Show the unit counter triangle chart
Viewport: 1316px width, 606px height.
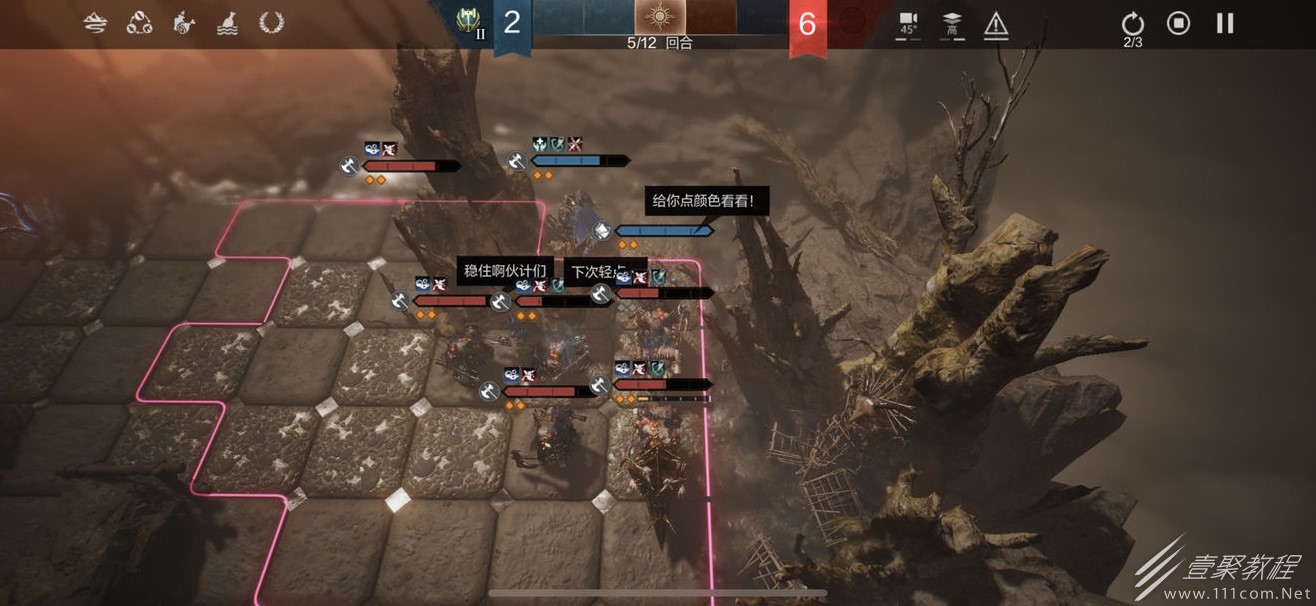click(x=139, y=23)
